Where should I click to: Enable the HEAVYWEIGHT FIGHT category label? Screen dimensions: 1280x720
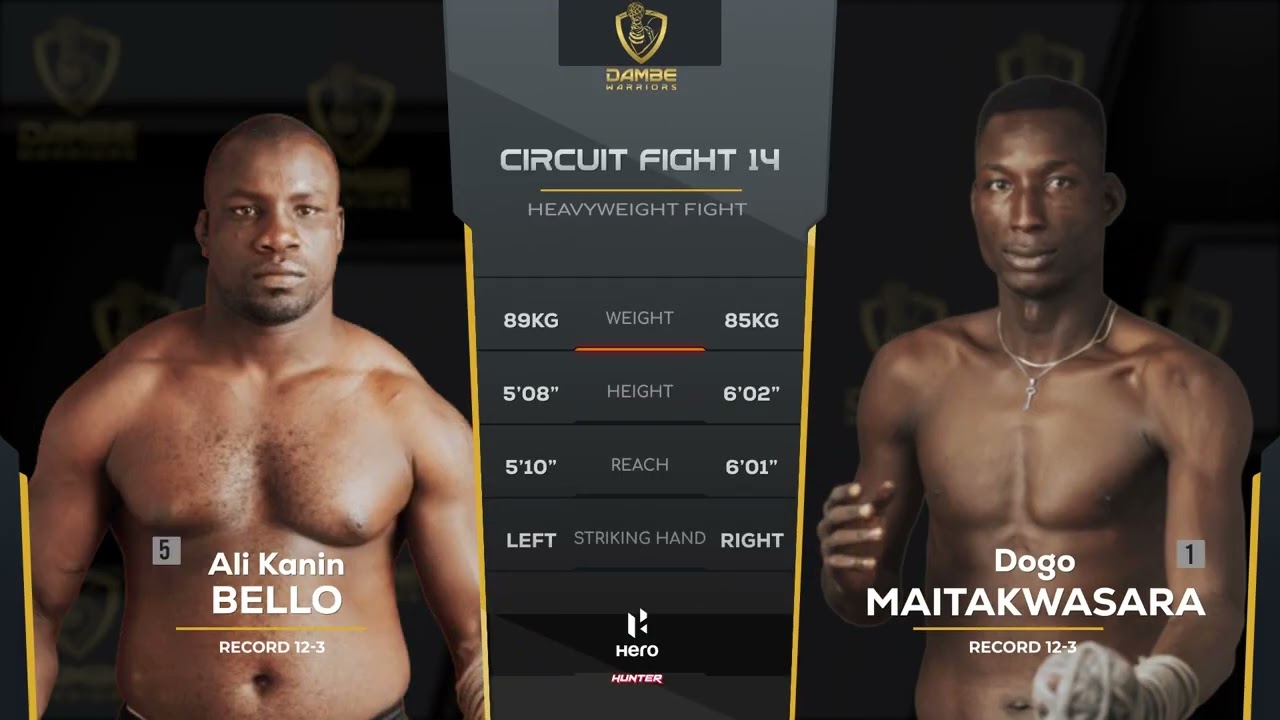[640, 210]
